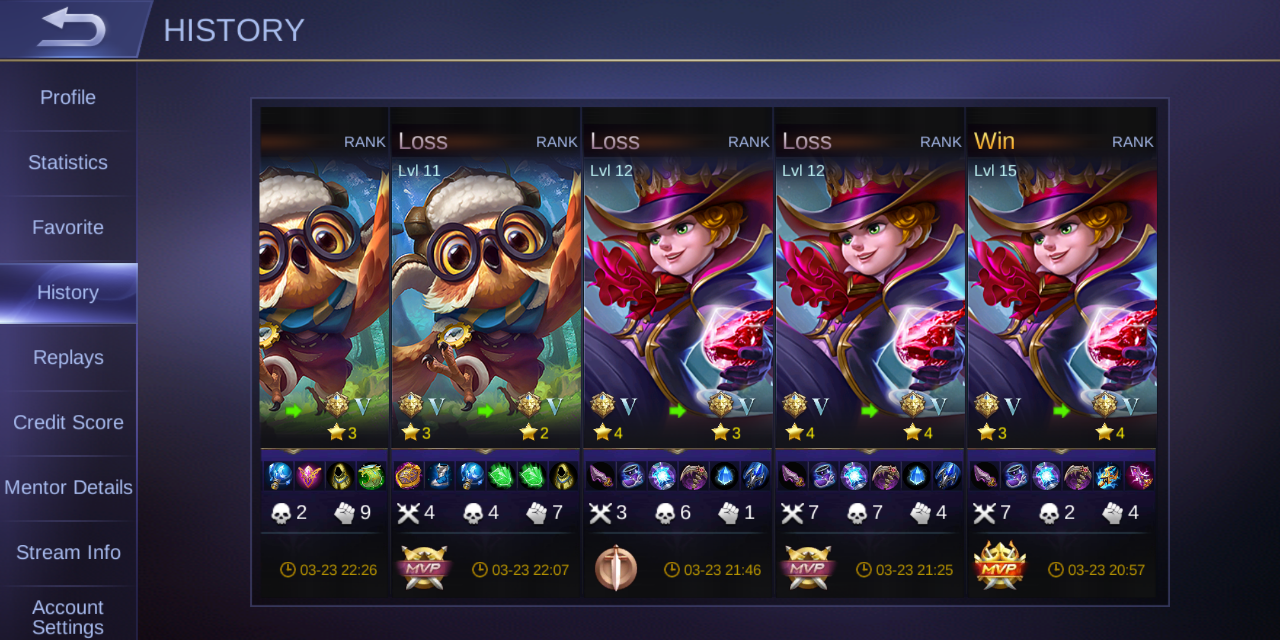Screen dimensions: 1280x640
Task: View the Credit Score tab
Action: tap(68, 423)
